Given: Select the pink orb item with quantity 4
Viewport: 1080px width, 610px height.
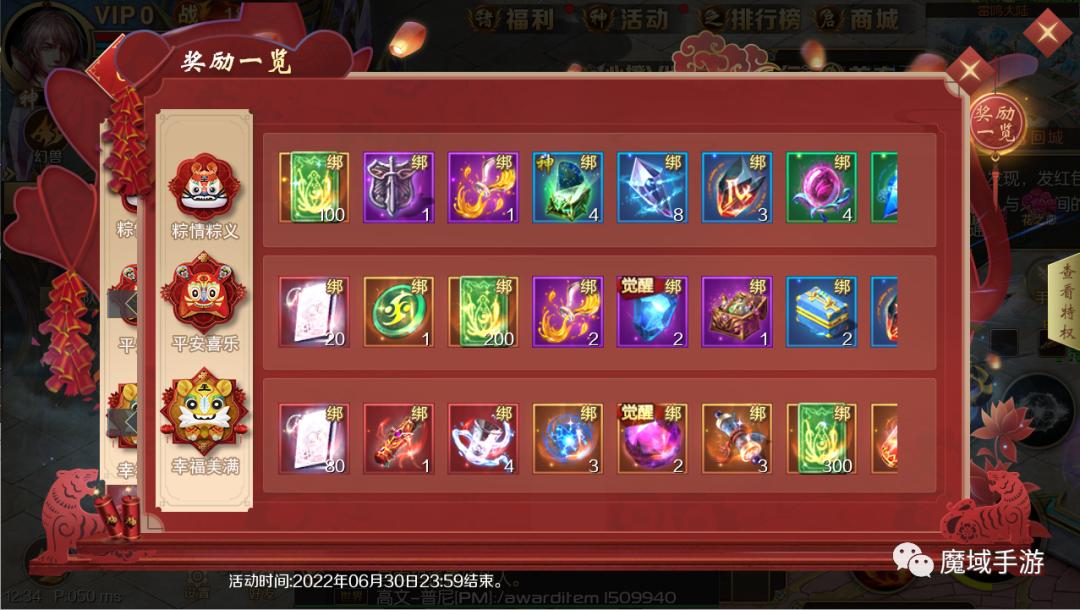Looking at the screenshot, I should [822, 187].
